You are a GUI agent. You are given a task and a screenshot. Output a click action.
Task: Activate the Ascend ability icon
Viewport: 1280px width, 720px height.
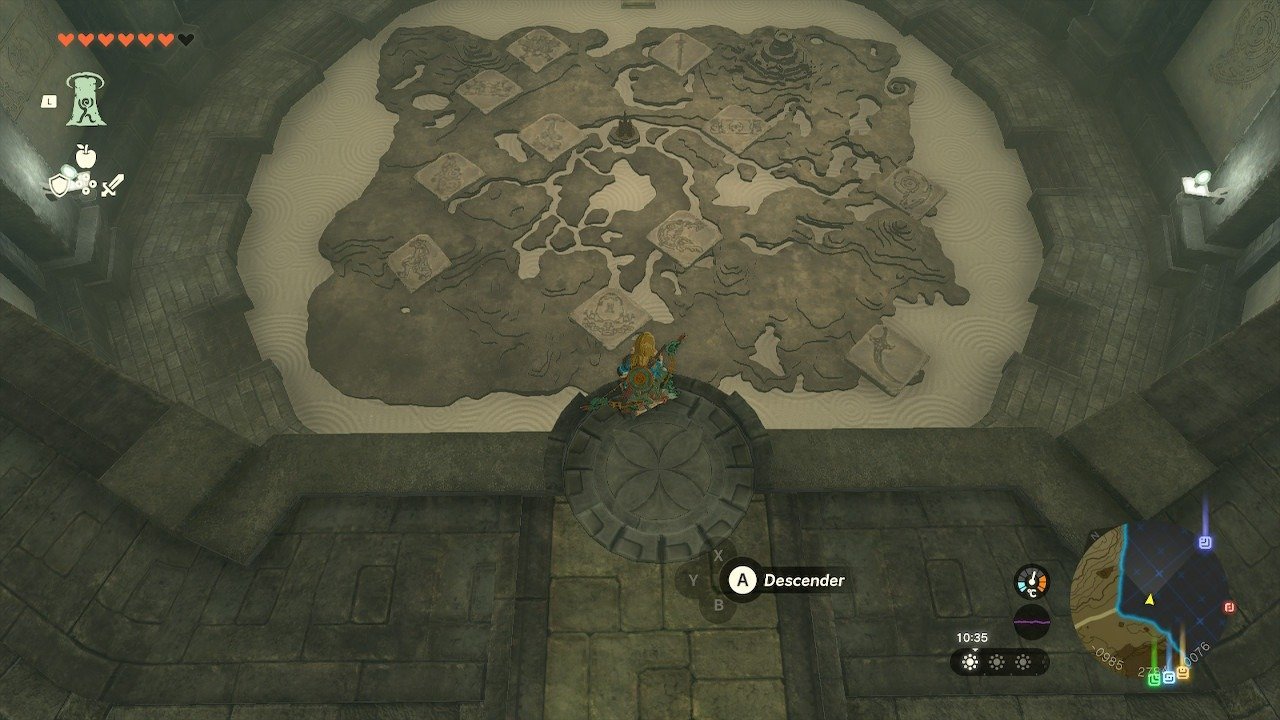tap(87, 101)
